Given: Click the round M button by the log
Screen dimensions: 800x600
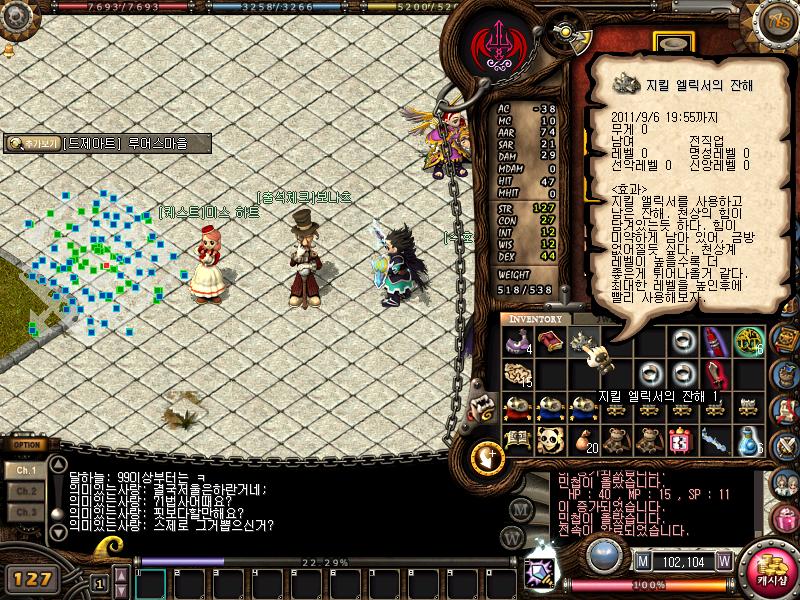Looking at the screenshot, I should (x=520, y=509).
